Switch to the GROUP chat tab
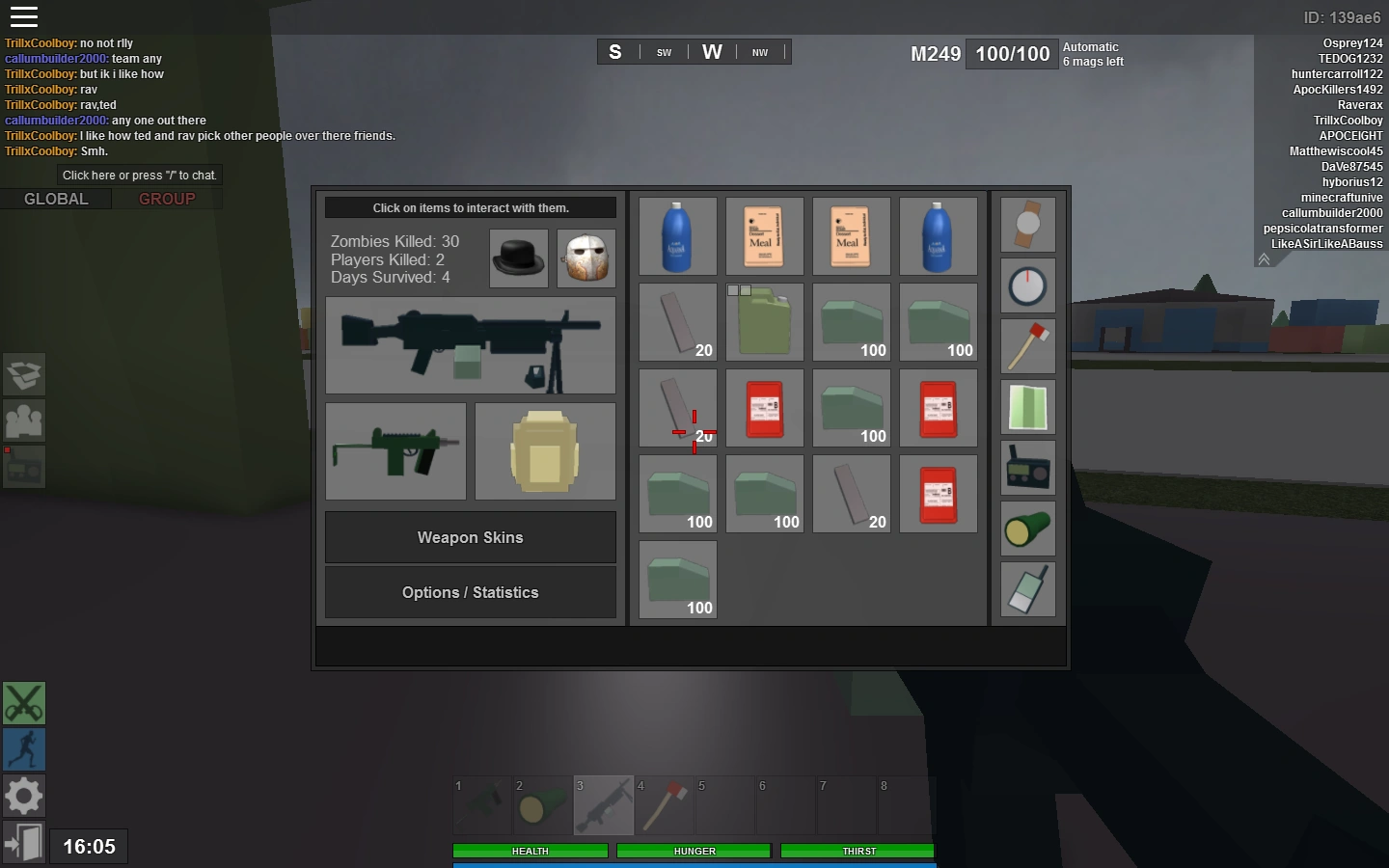The image size is (1389, 868). point(168,199)
